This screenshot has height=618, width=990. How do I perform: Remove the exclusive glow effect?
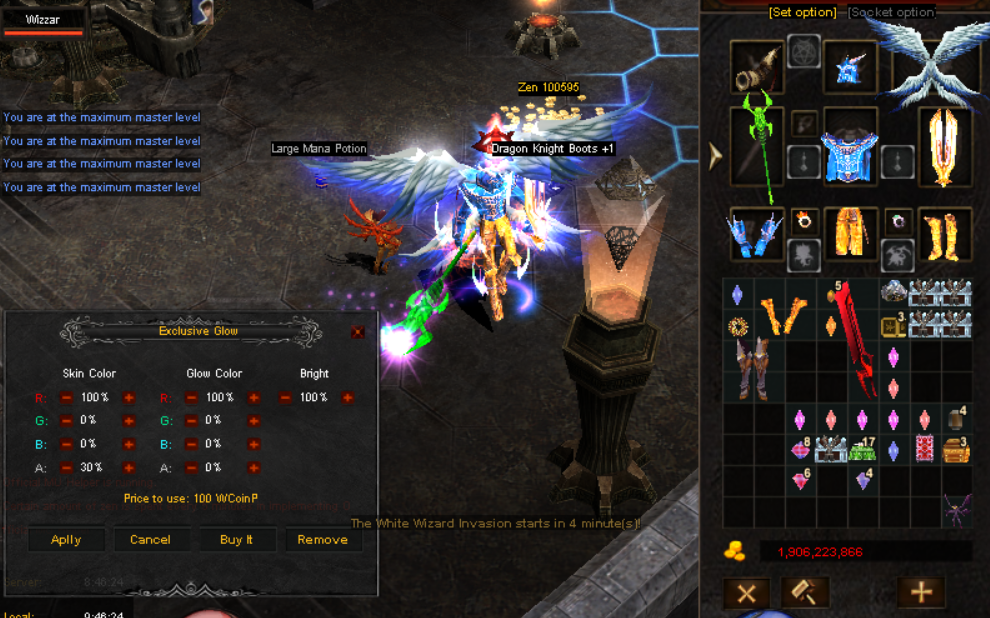pyautogui.click(x=322, y=539)
